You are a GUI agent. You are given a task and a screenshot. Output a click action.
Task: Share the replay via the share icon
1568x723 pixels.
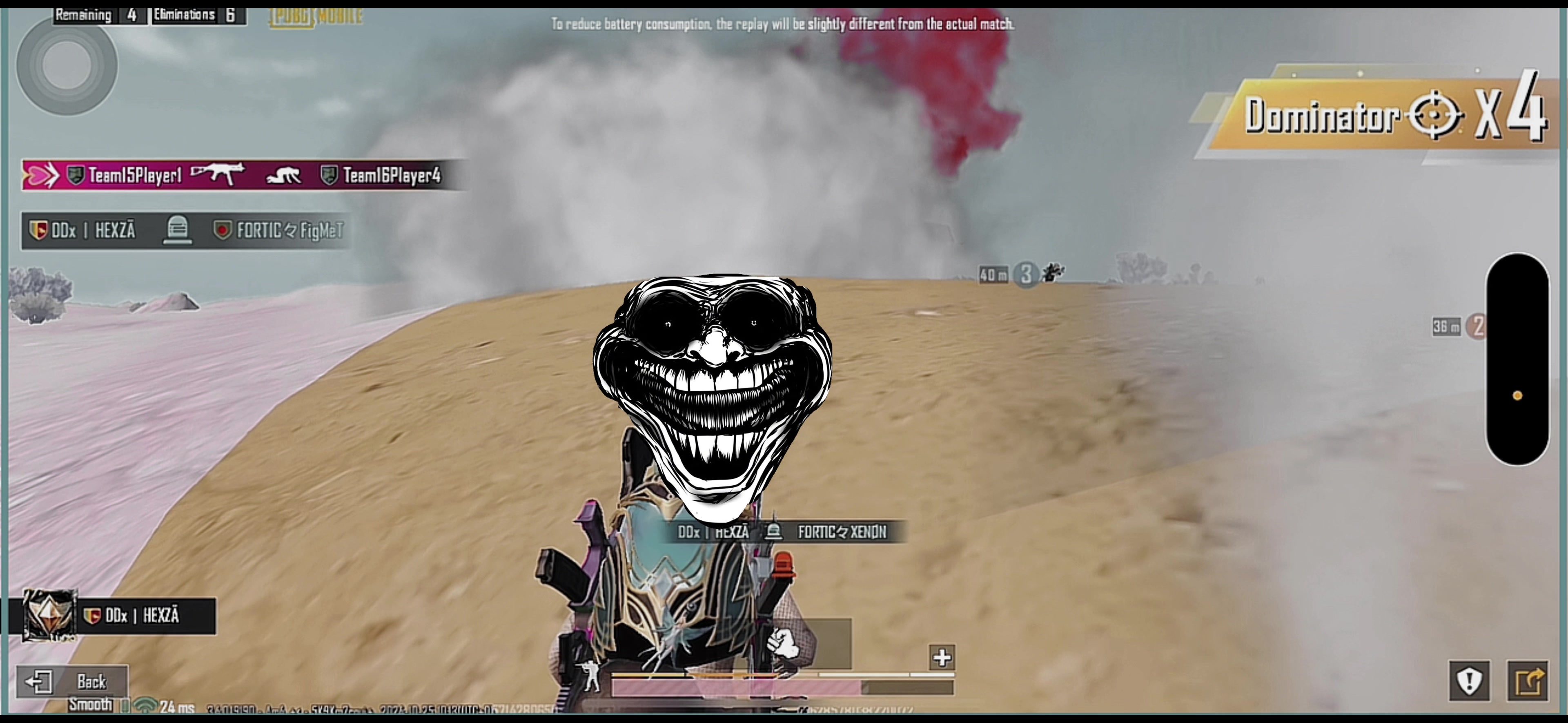tap(1527, 681)
